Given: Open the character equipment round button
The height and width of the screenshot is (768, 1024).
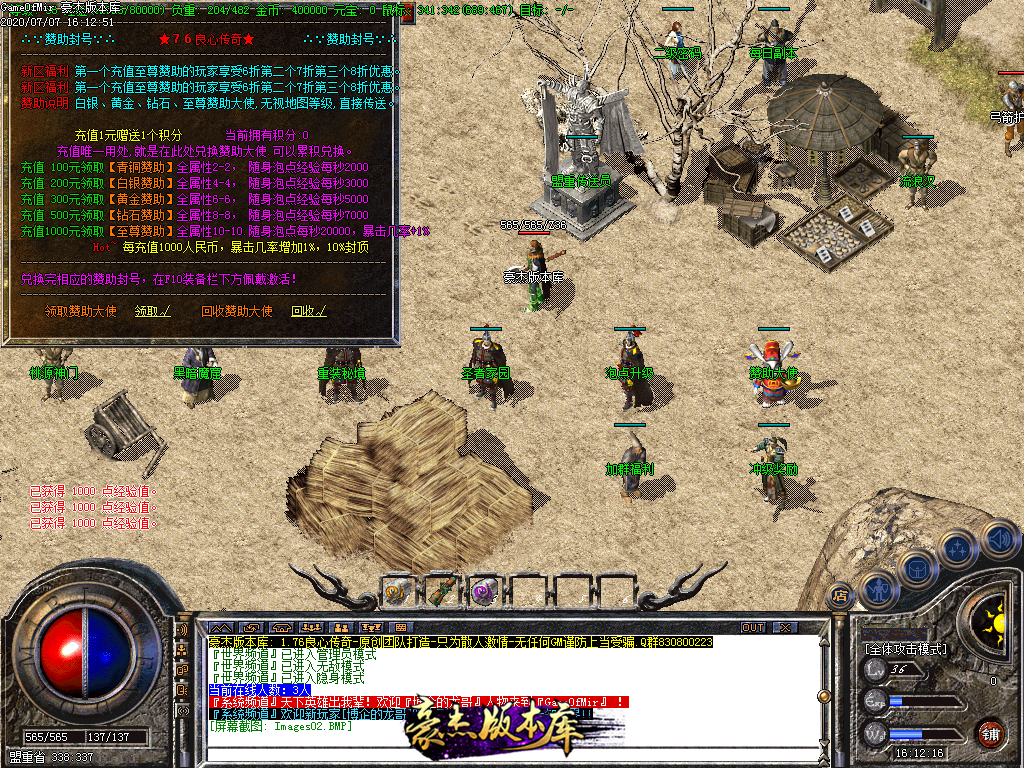Looking at the screenshot, I should tap(879, 589).
